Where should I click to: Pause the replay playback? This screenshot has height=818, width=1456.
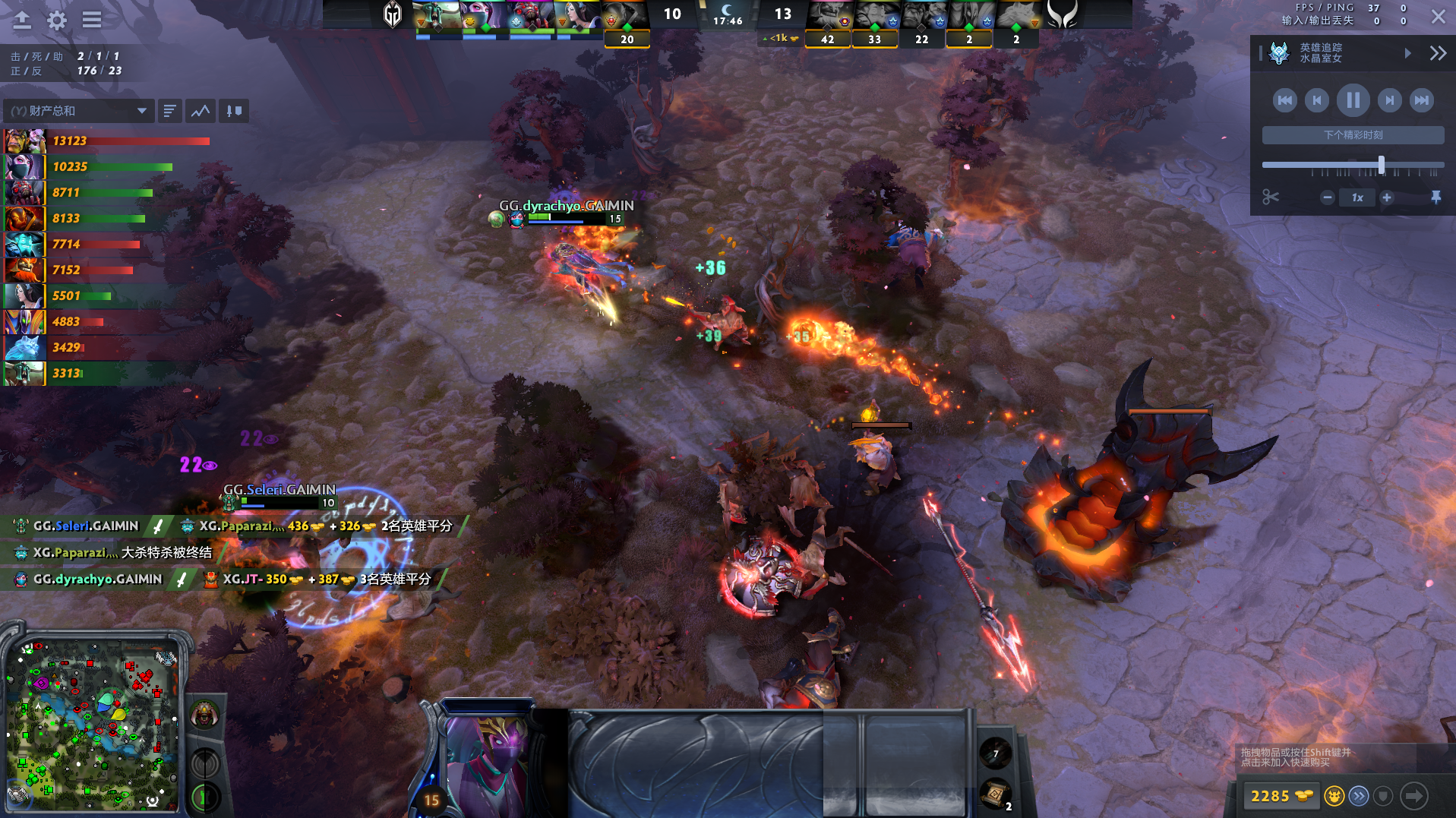pos(1353,100)
